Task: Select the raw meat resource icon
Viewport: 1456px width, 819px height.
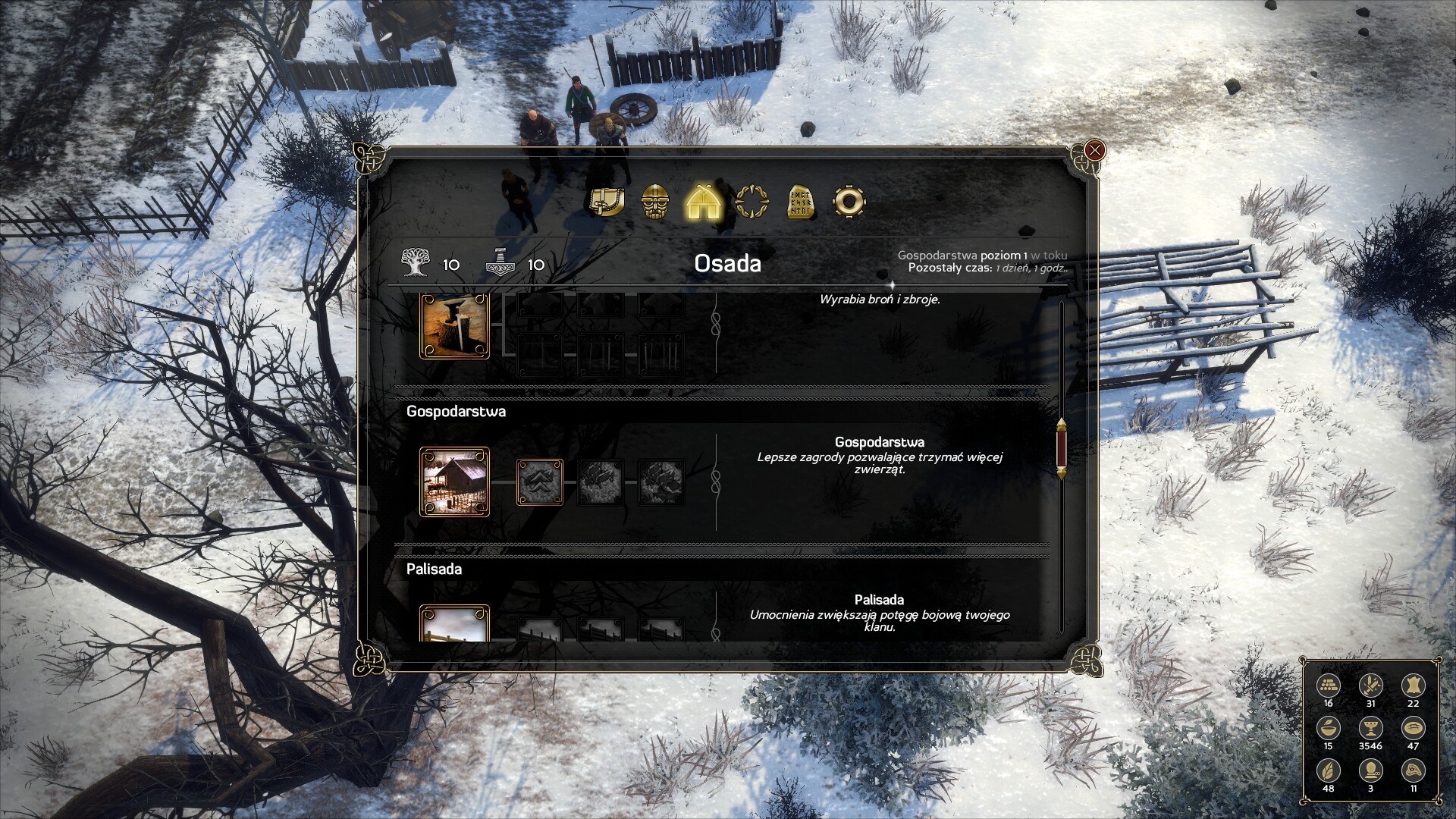Action: pyautogui.click(x=1413, y=770)
